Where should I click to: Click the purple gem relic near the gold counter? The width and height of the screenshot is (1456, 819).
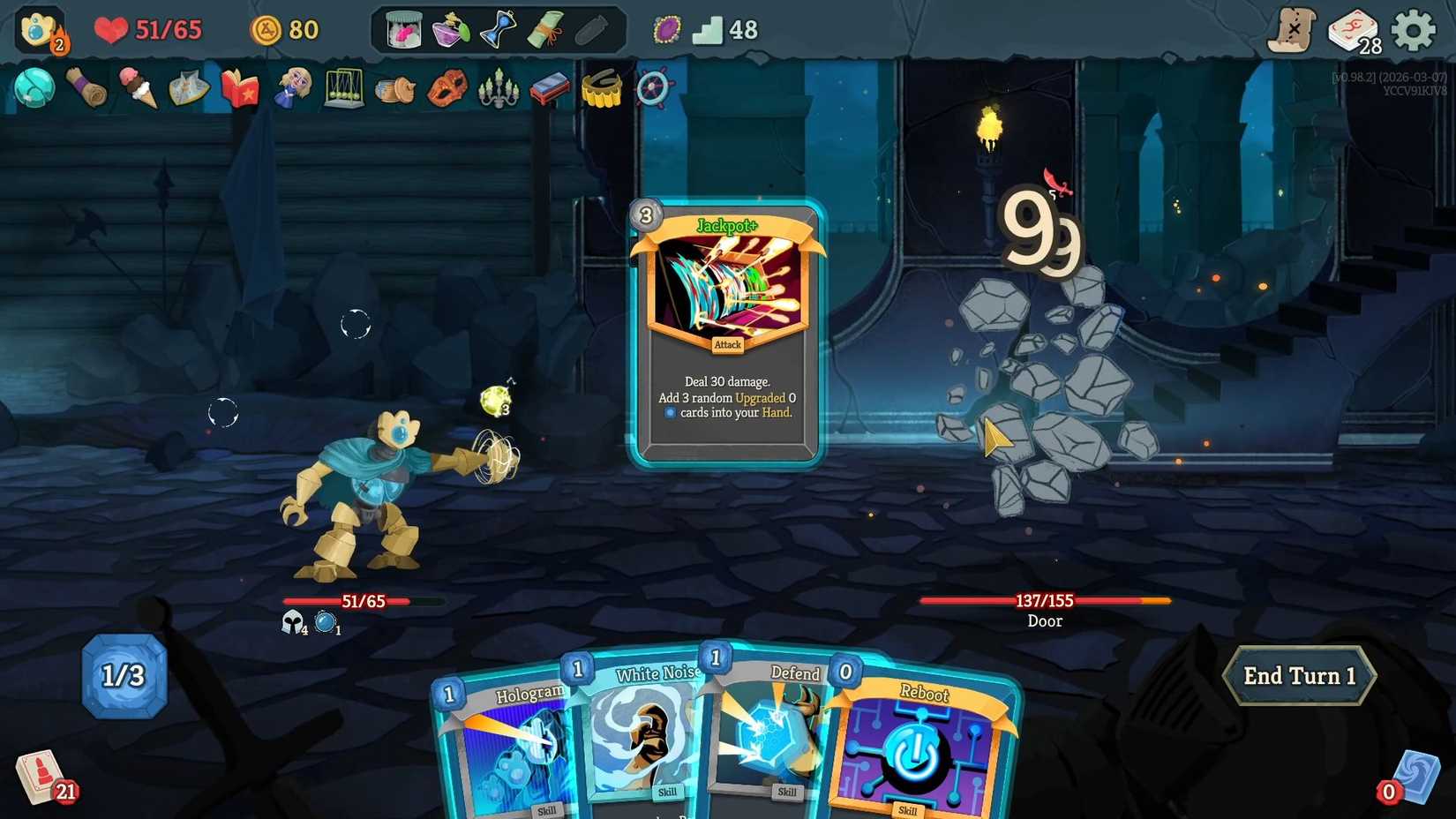[664, 29]
